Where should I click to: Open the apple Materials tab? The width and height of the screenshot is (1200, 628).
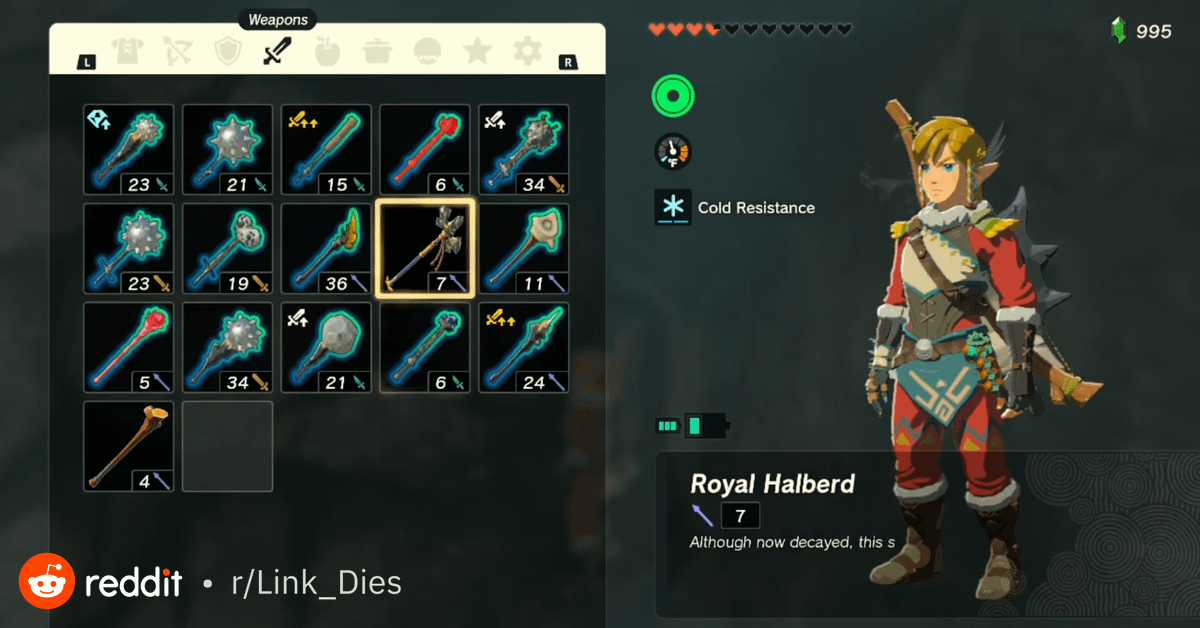click(327, 51)
